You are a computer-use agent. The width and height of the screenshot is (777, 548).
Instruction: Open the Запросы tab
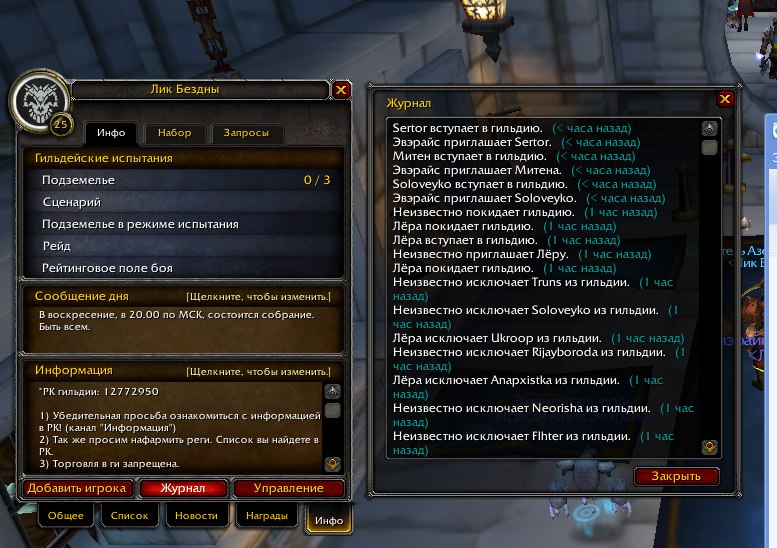246,133
